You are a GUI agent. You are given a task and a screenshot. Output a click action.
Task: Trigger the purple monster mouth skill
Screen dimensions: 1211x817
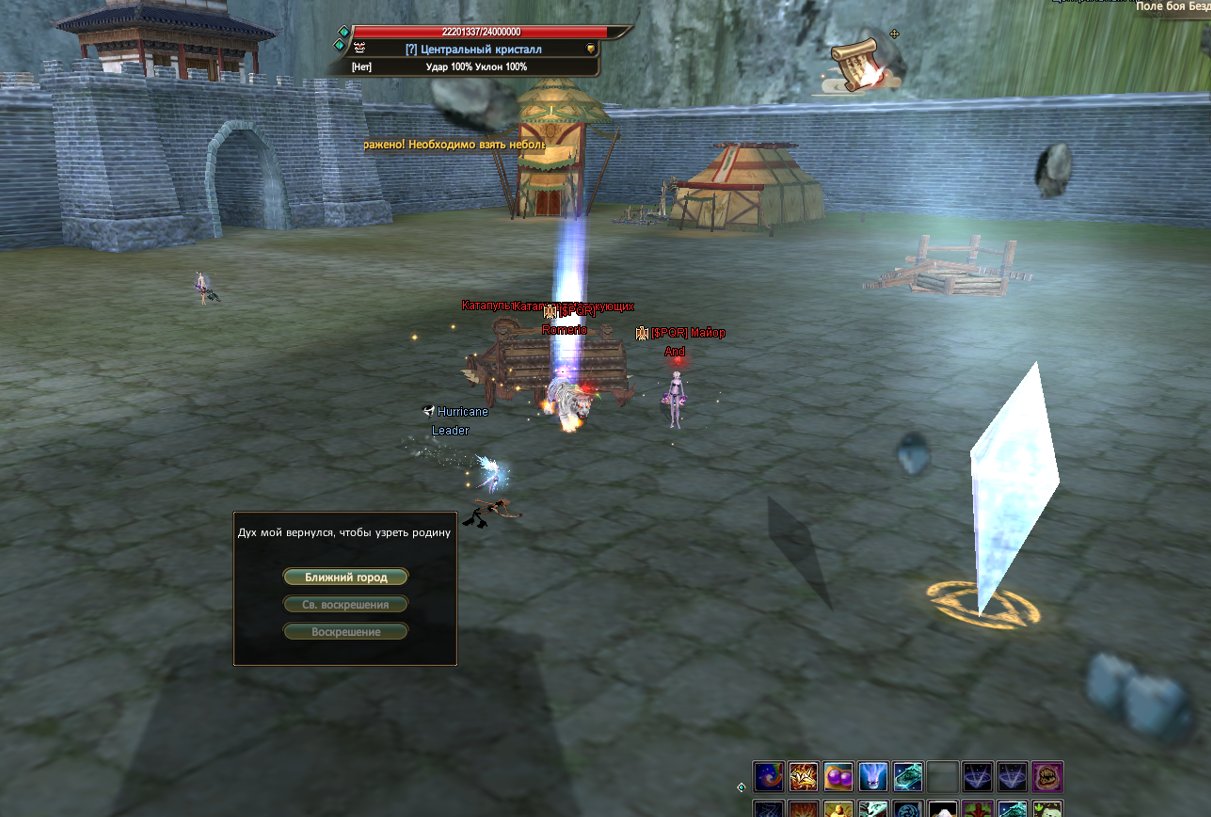(x=1047, y=776)
